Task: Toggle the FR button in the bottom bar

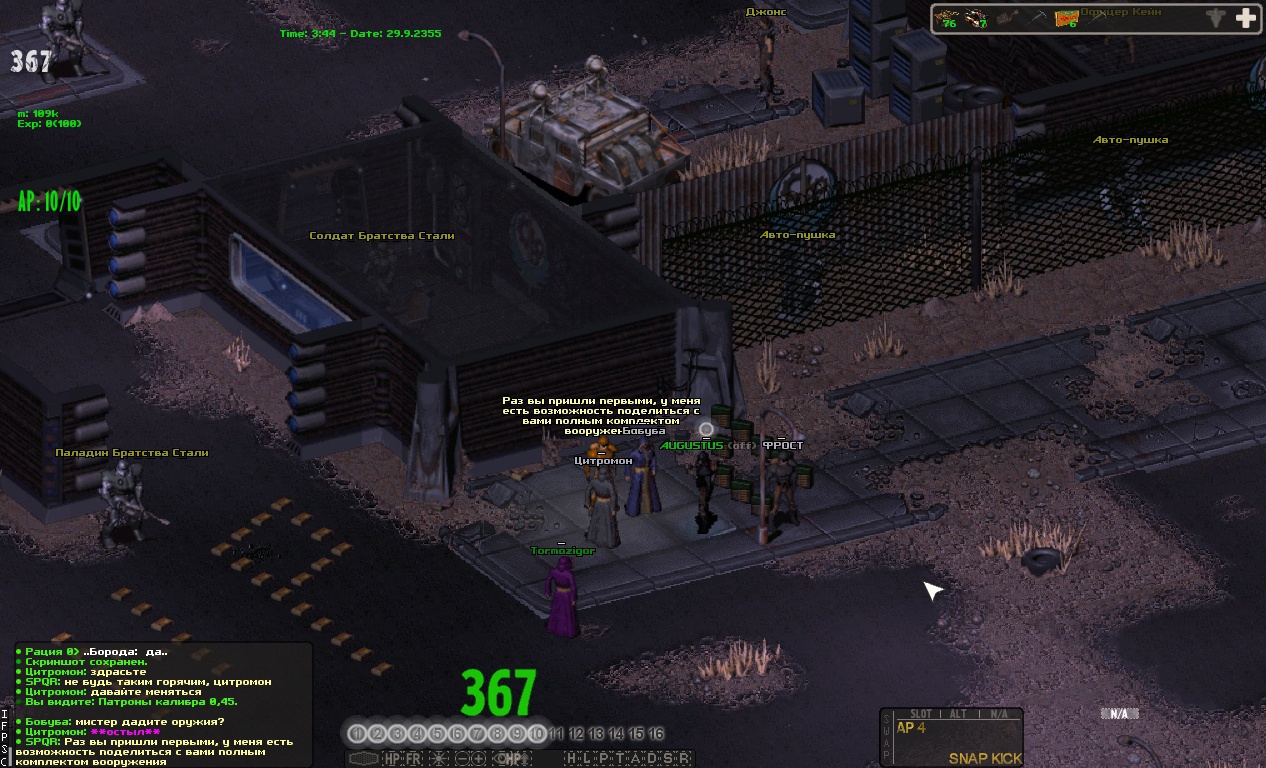Action: pos(413,759)
